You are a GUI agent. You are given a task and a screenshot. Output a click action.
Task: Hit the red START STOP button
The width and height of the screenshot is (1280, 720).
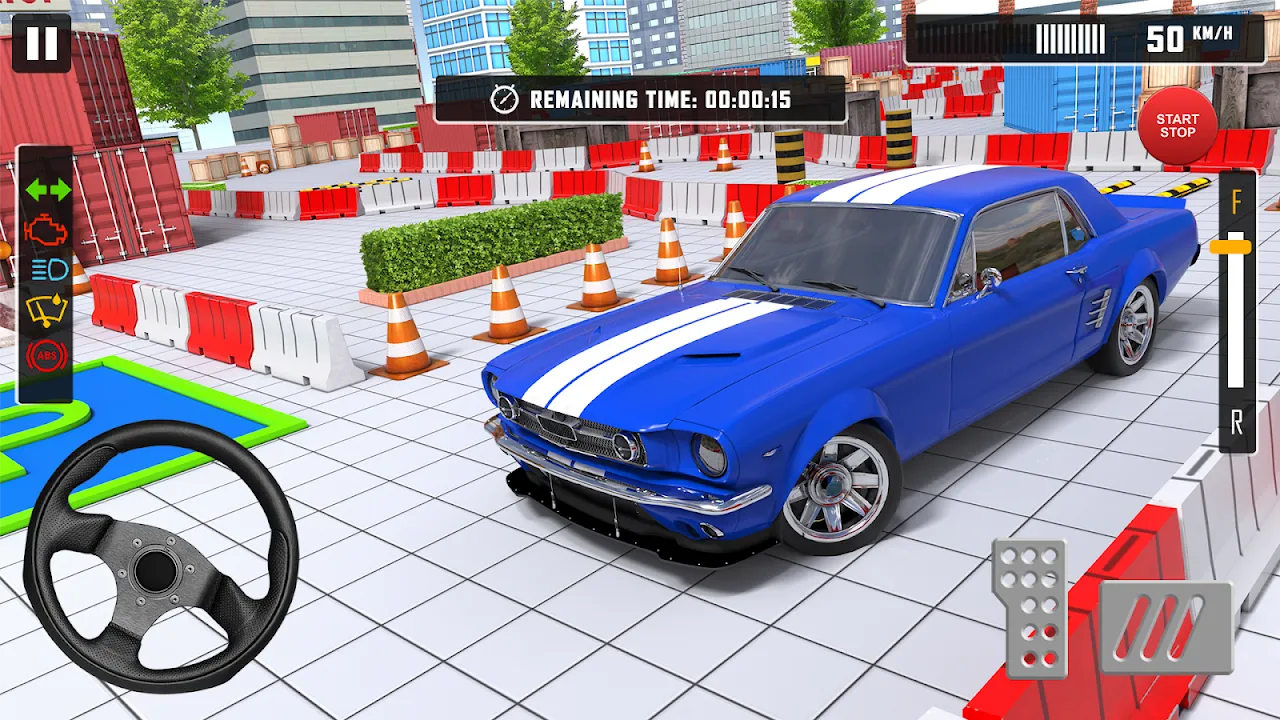coord(1177,126)
